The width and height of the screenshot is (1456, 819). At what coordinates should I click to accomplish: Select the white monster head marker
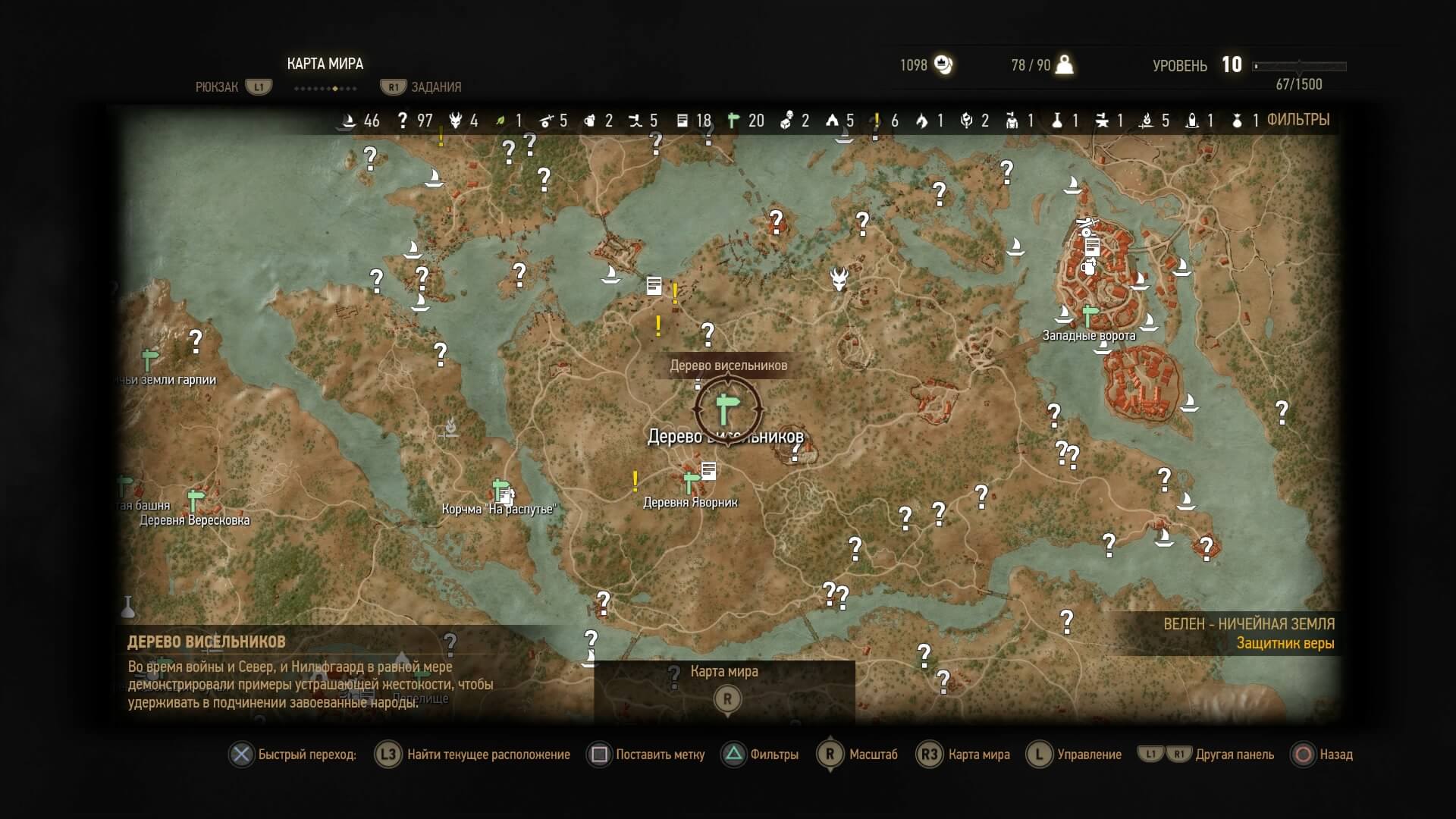[x=839, y=278]
